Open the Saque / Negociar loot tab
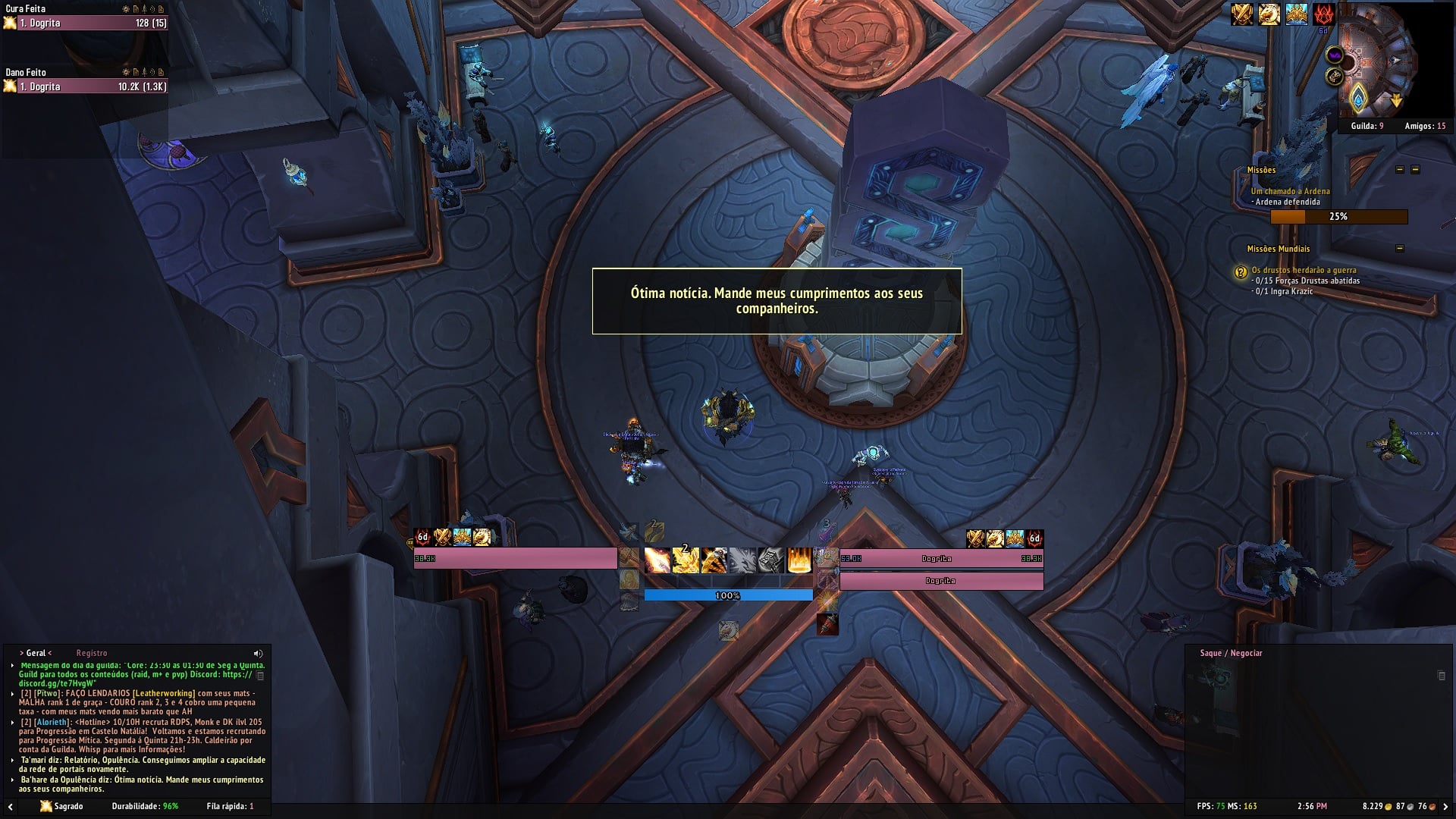This screenshot has width=1456, height=819. coord(1231,653)
